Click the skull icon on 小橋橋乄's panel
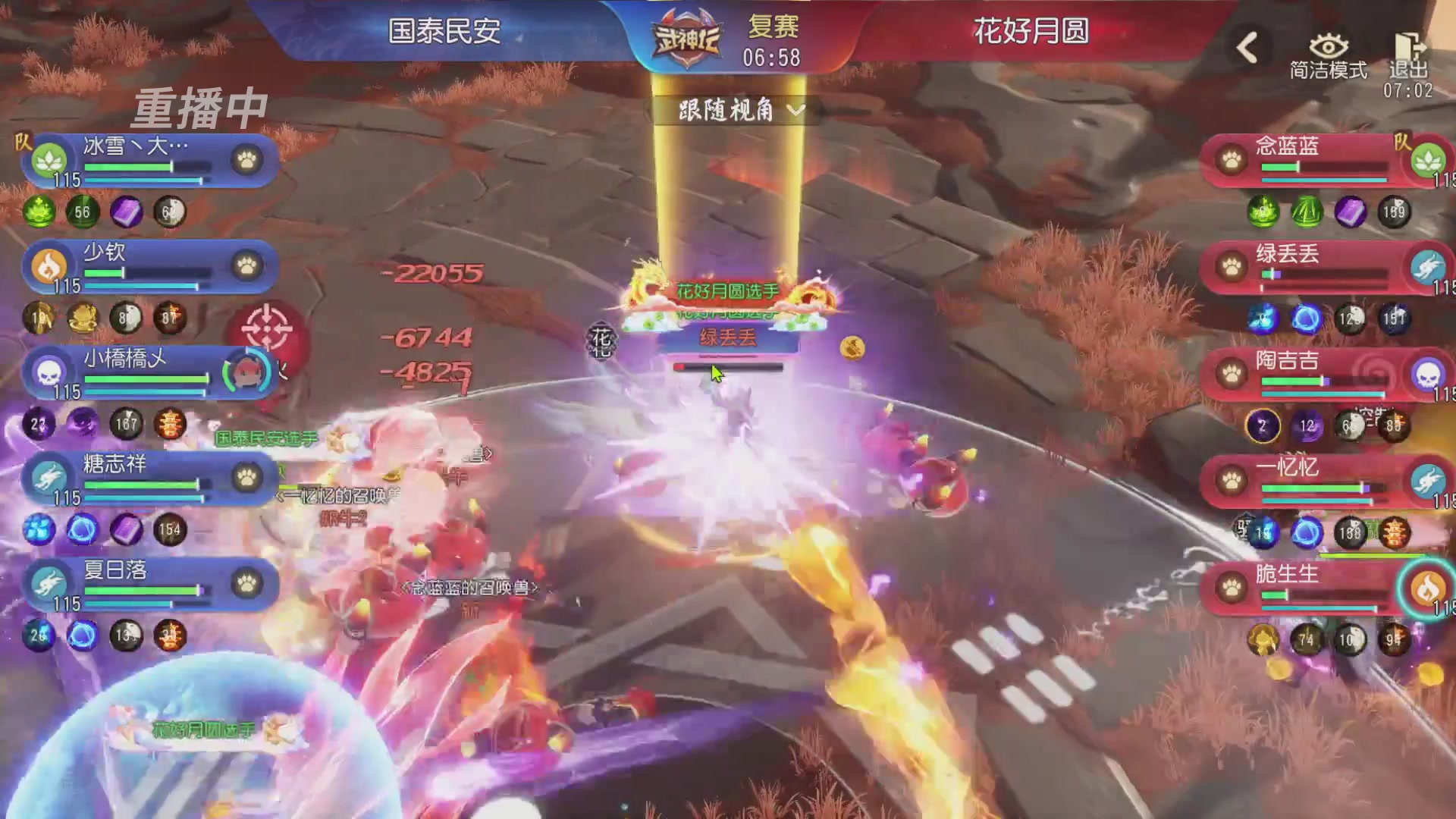This screenshot has width=1456, height=819. (x=50, y=372)
